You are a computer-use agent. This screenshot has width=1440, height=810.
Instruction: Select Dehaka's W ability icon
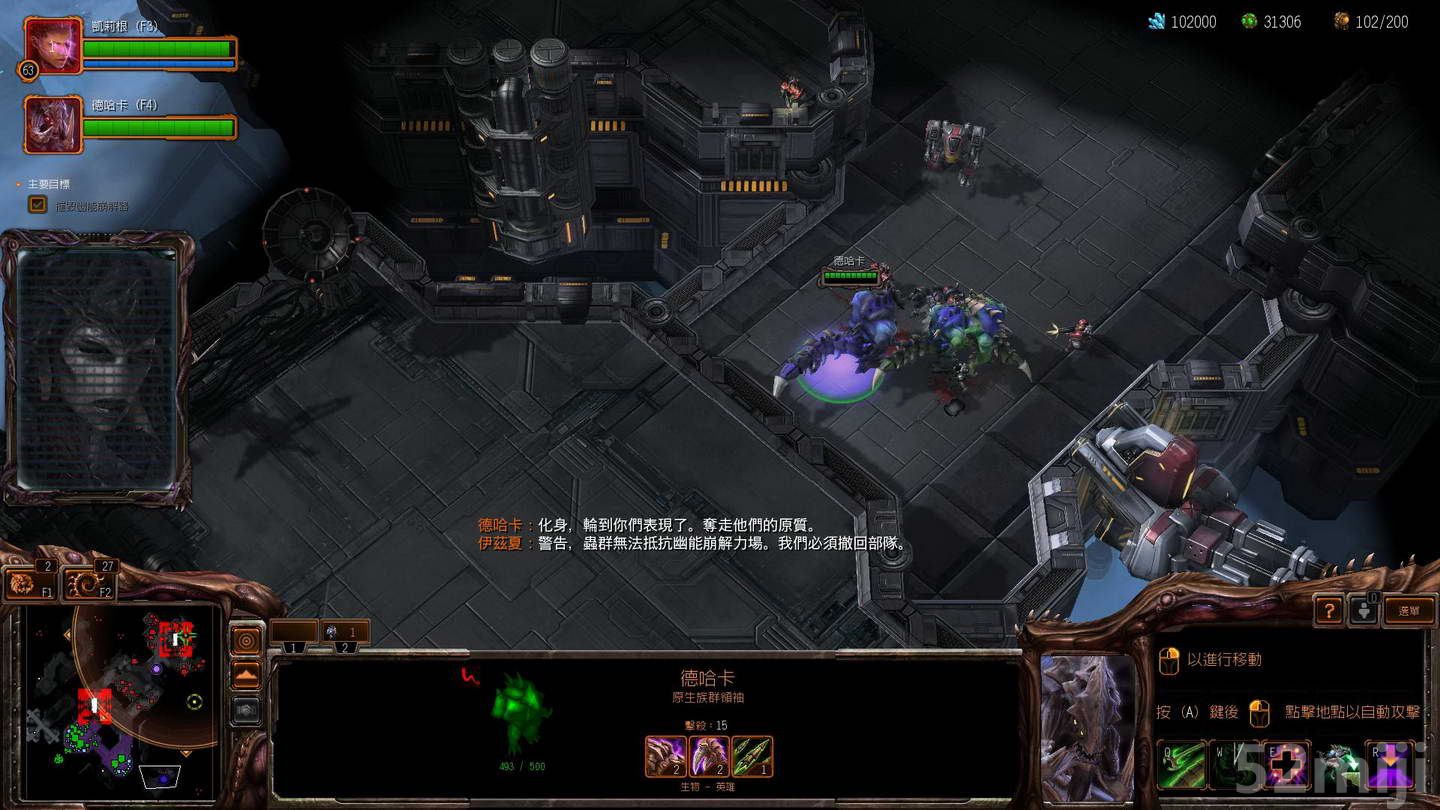pos(1236,765)
